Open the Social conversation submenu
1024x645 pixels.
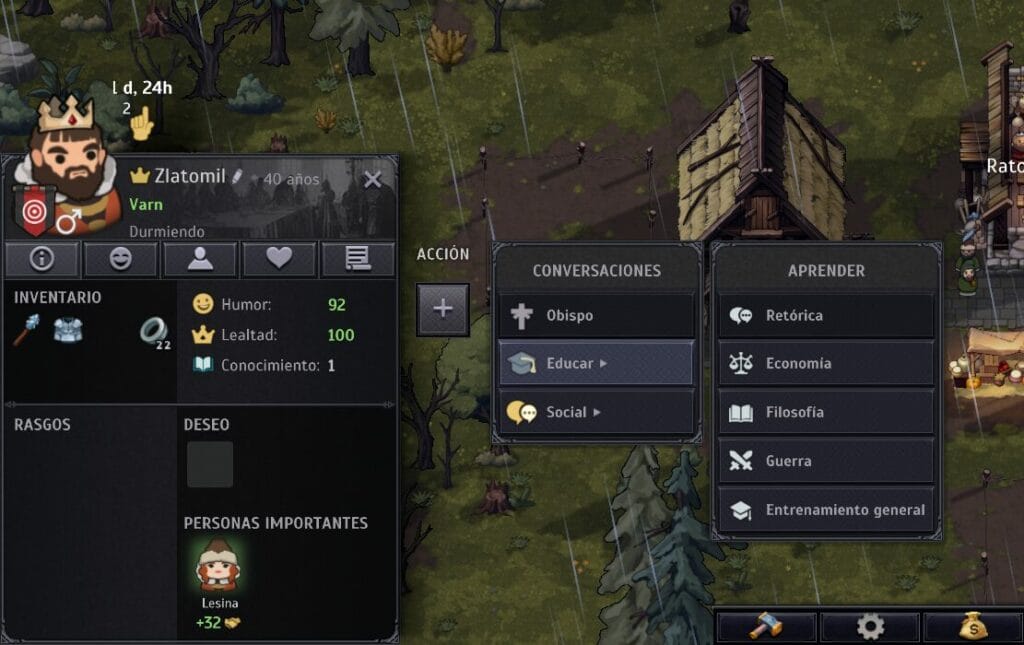[x=596, y=412]
